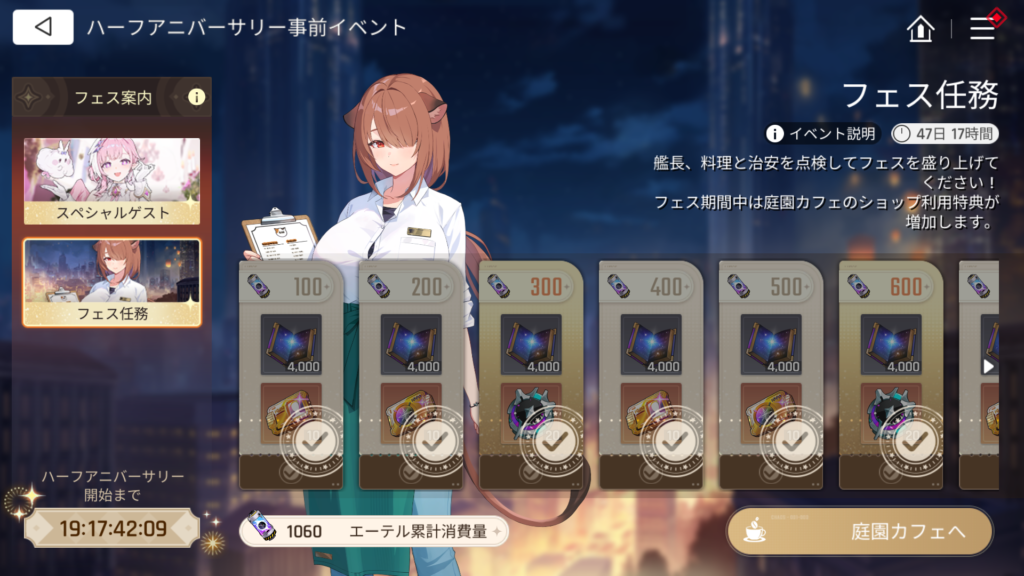Click the エーテル累計消費量 counter pill

coord(373,531)
